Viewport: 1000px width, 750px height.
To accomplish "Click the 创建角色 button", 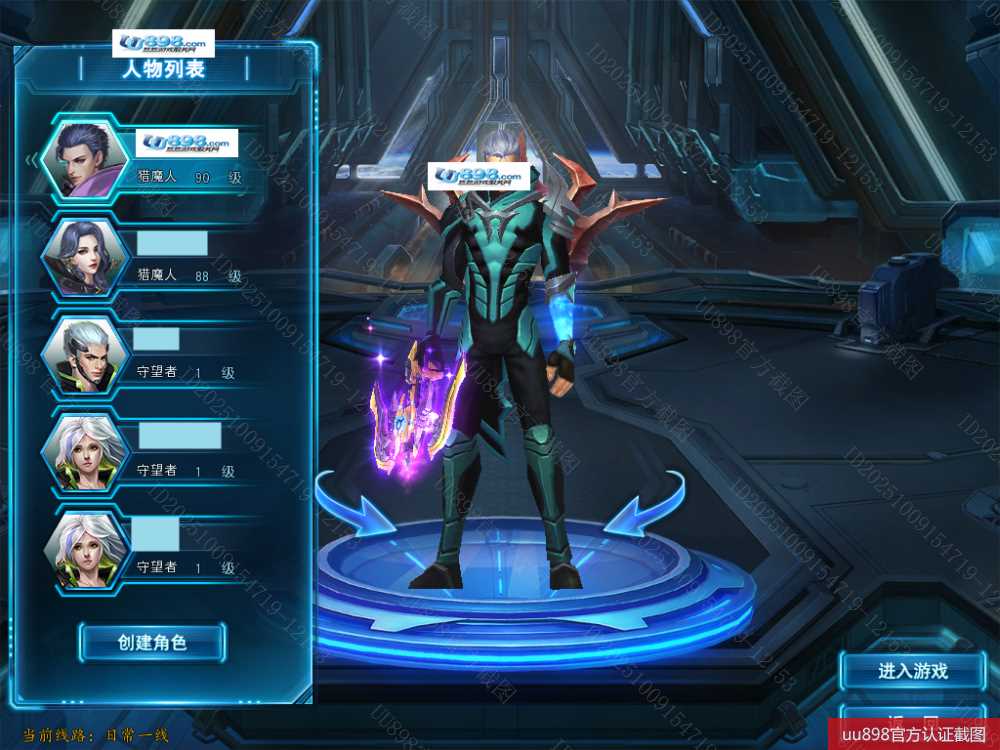I will (x=152, y=642).
